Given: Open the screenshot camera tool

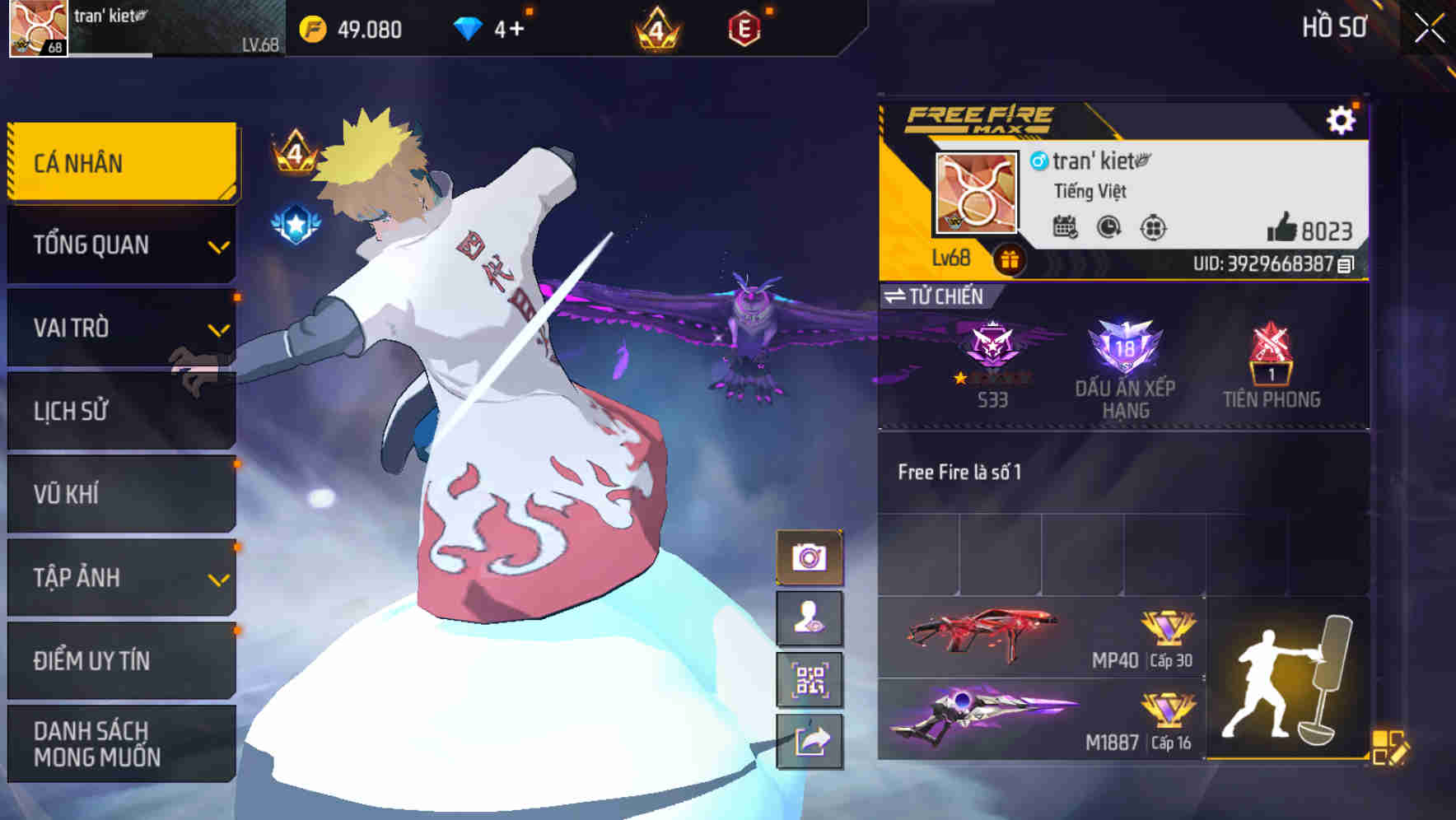Looking at the screenshot, I should click(x=808, y=557).
